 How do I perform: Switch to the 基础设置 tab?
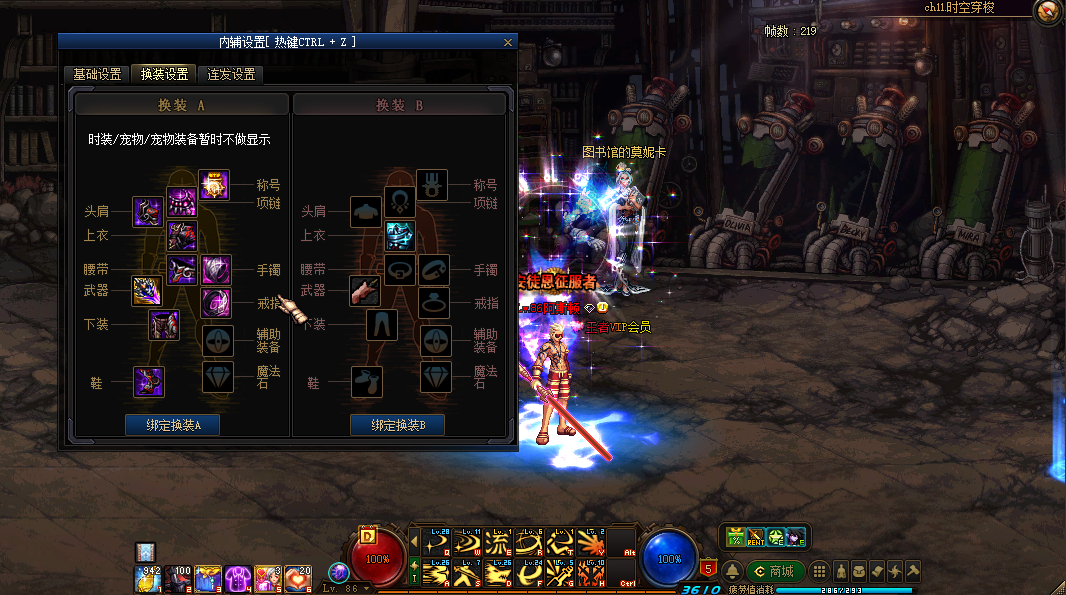point(97,74)
